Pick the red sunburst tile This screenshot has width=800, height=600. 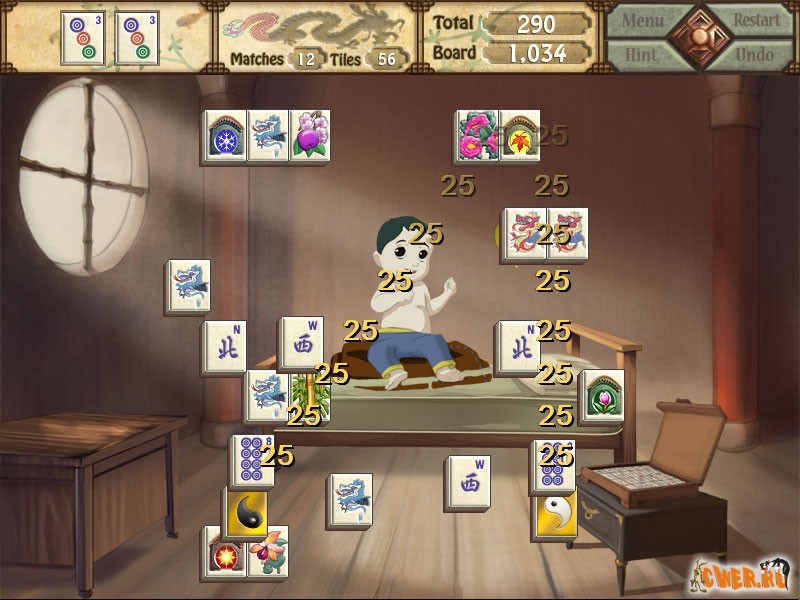click(x=224, y=553)
